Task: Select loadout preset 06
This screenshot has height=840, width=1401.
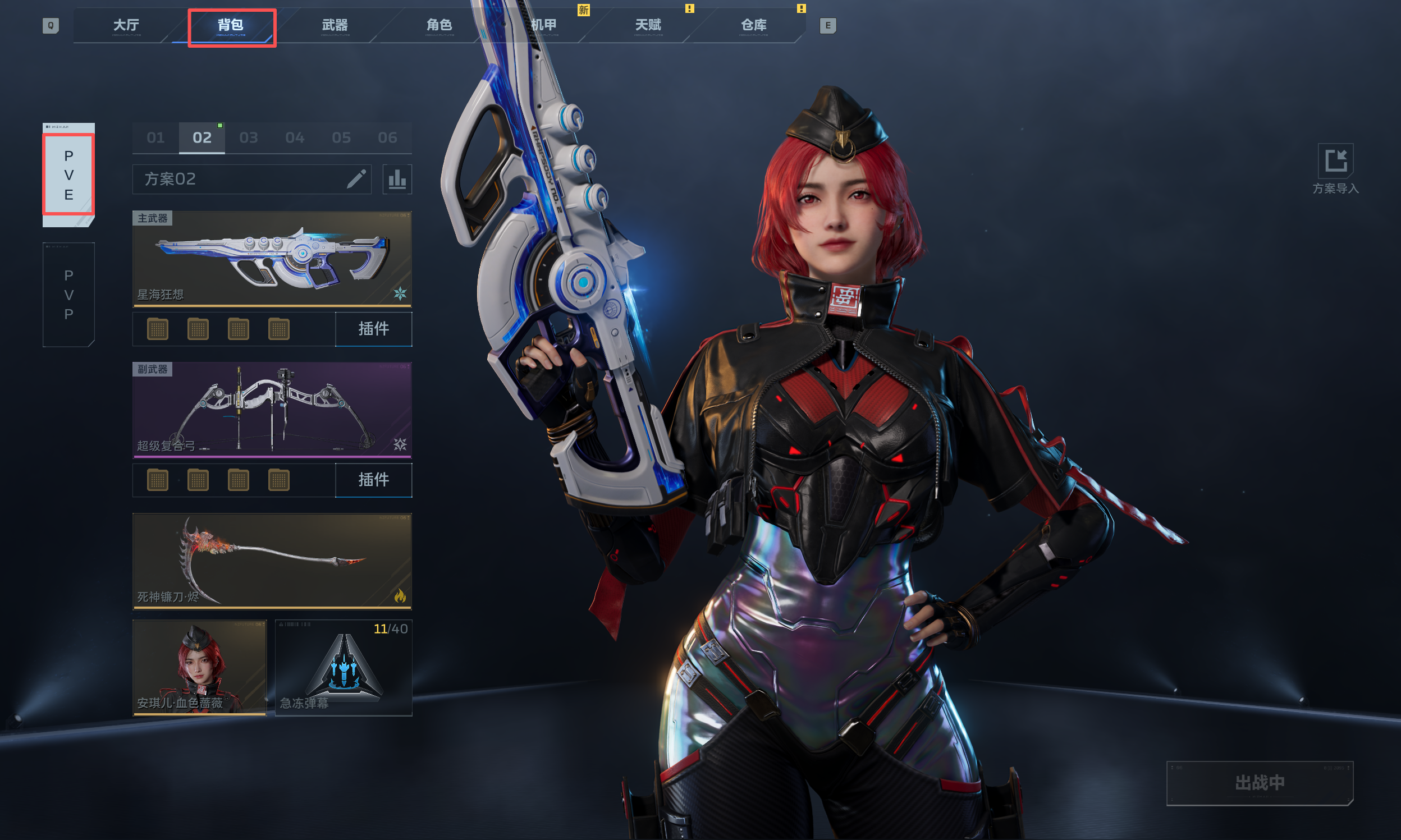Action: (x=388, y=137)
